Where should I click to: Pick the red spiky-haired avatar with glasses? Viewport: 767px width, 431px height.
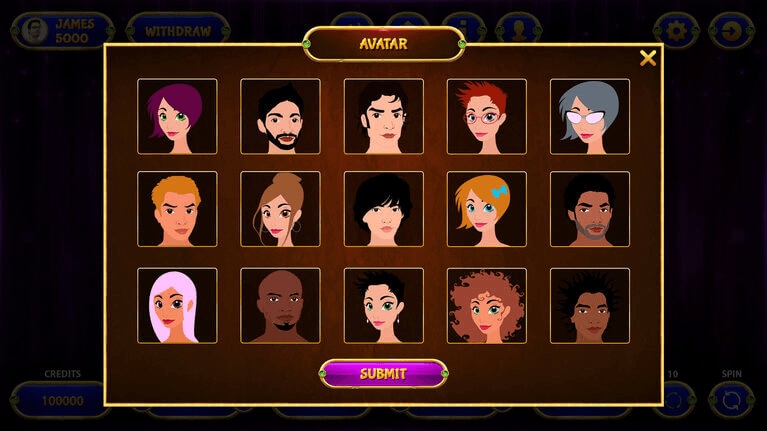[x=486, y=117]
